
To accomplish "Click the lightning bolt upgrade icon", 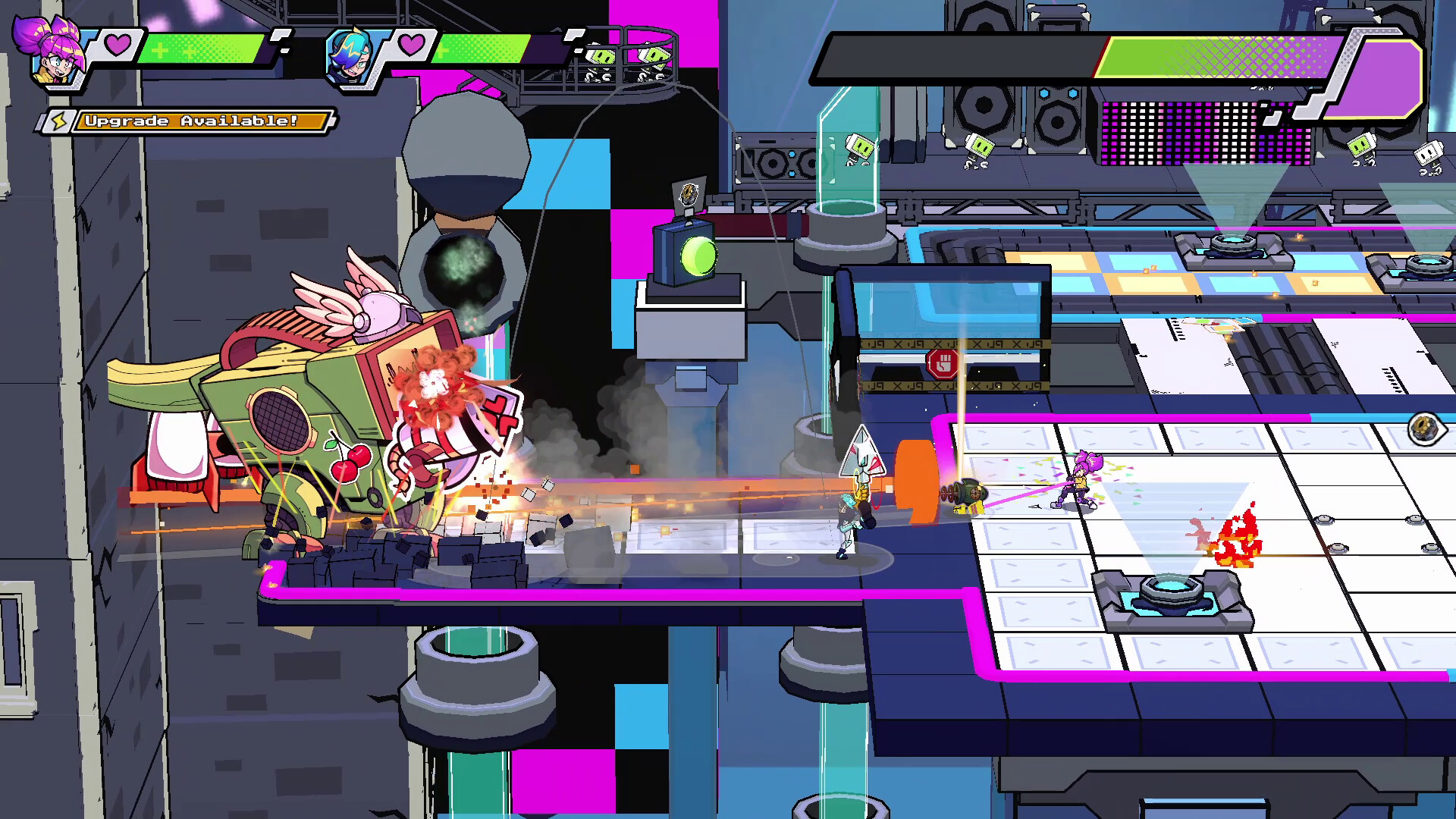I will (61, 120).
